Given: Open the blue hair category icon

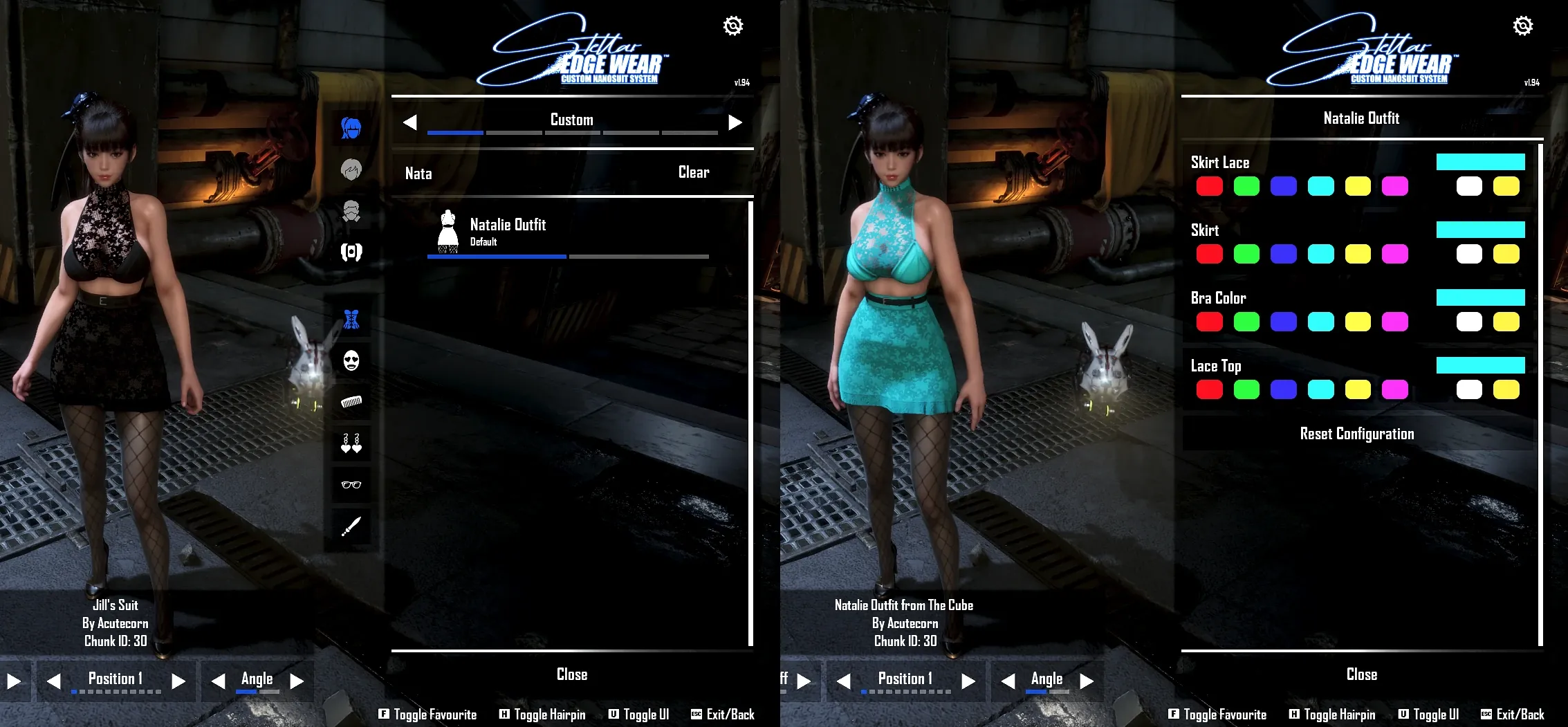Looking at the screenshot, I should [x=351, y=128].
